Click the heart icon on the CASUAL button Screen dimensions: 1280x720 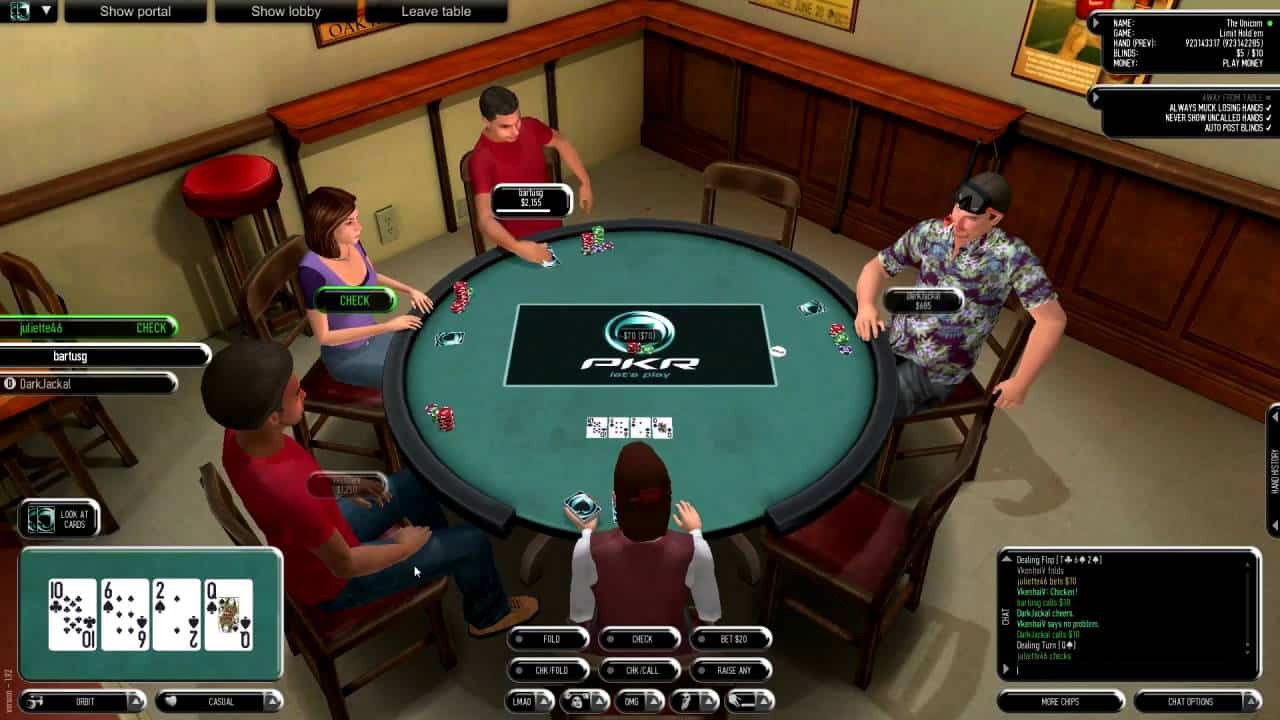(x=170, y=703)
